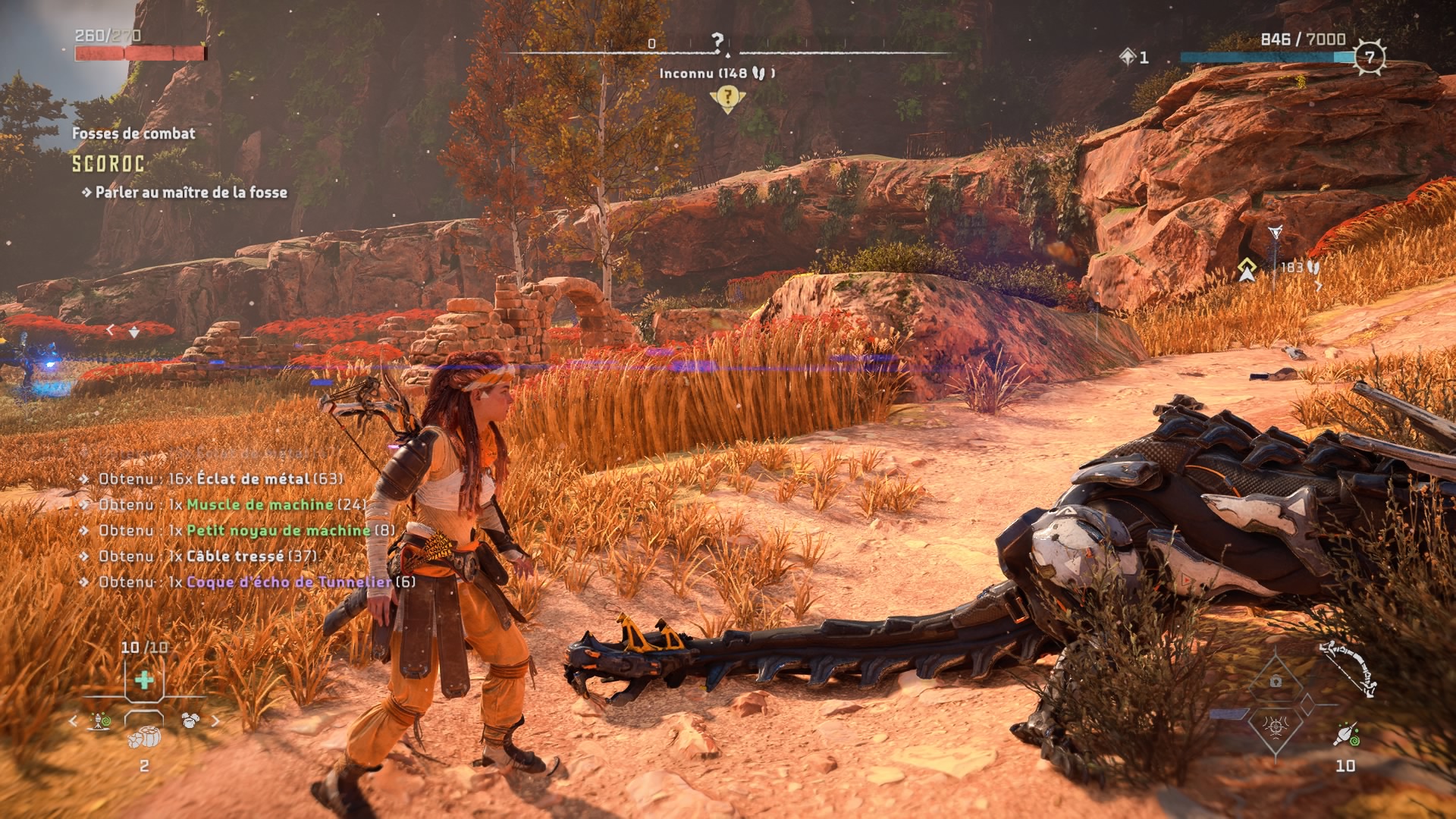The width and height of the screenshot is (1456, 819).
Task: Cycle tools with the right chevron arrow
Action: 215,721
